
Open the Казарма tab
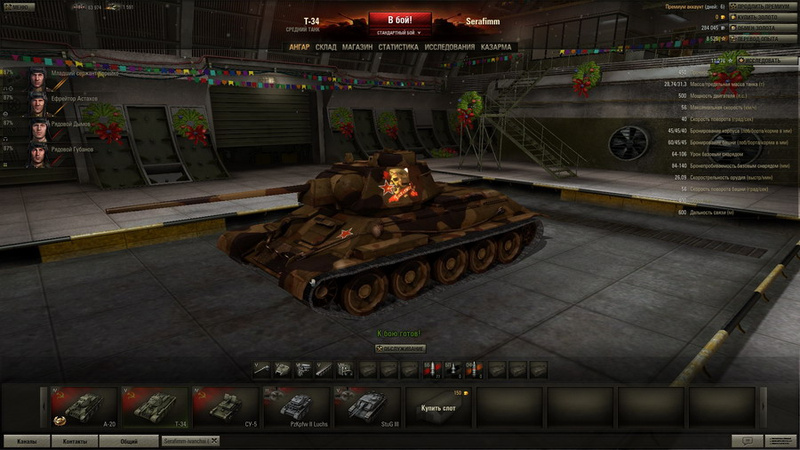point(496,47)
